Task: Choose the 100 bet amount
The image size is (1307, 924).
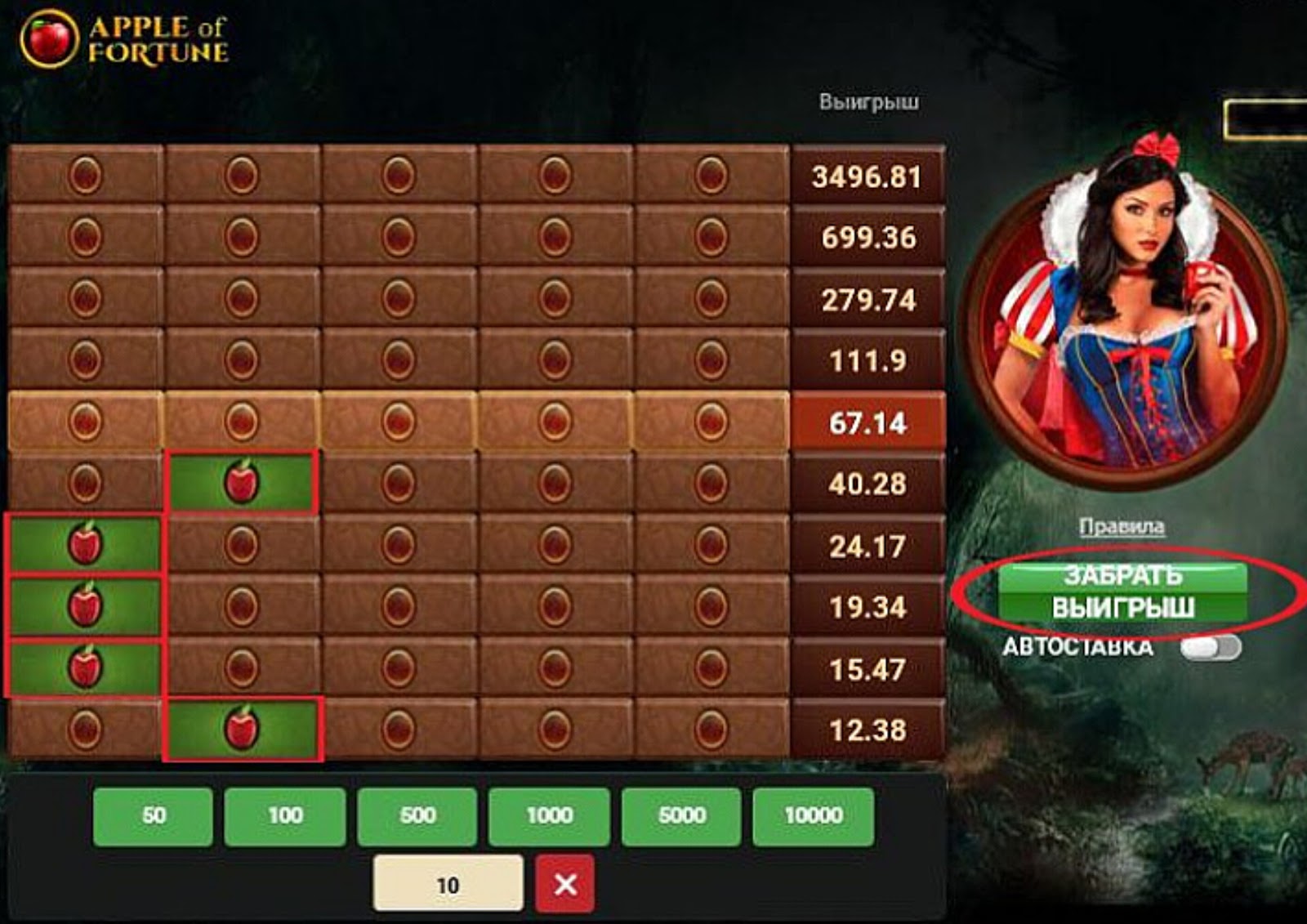Action: [x=286, y=815]
